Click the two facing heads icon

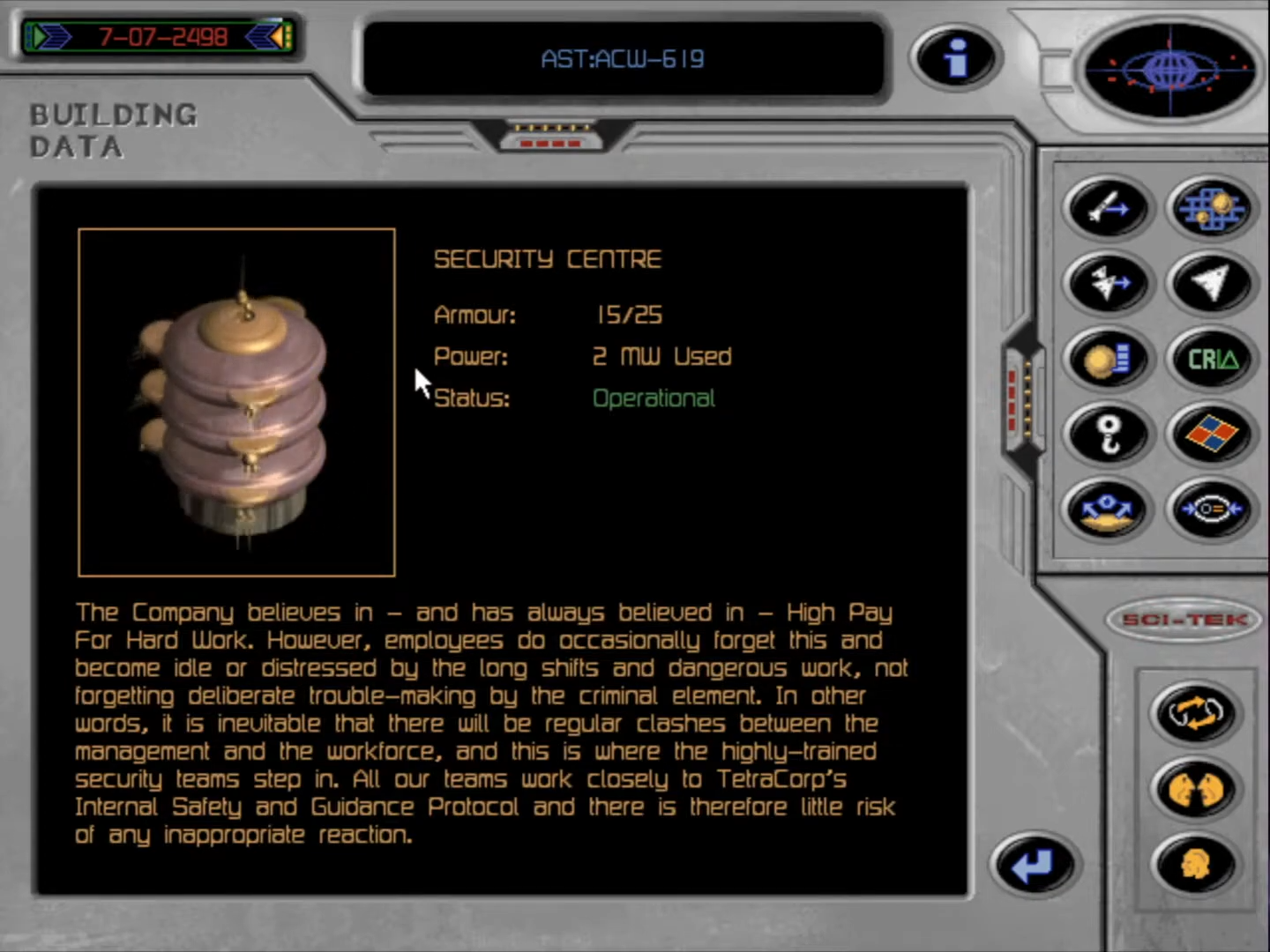[x=1195, y=789]
